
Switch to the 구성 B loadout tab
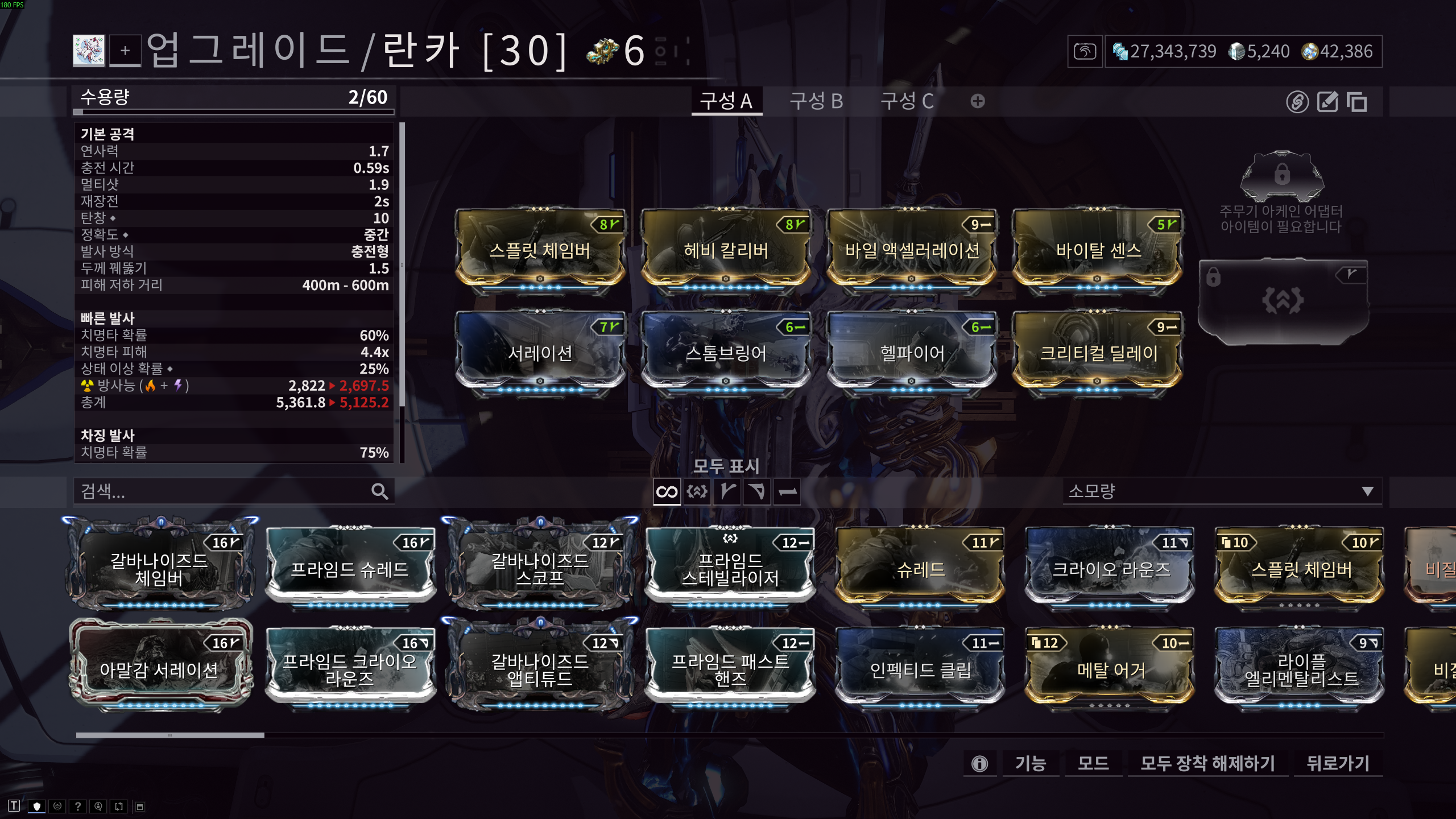coord(816,101)
